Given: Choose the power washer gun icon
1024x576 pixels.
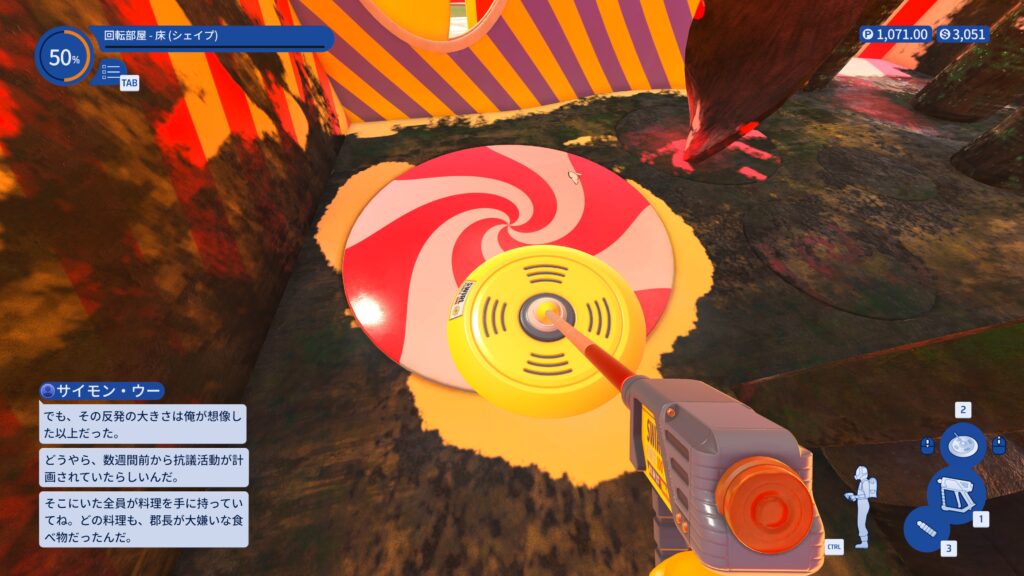Looking at the screenshot, I should click(956, 494).
